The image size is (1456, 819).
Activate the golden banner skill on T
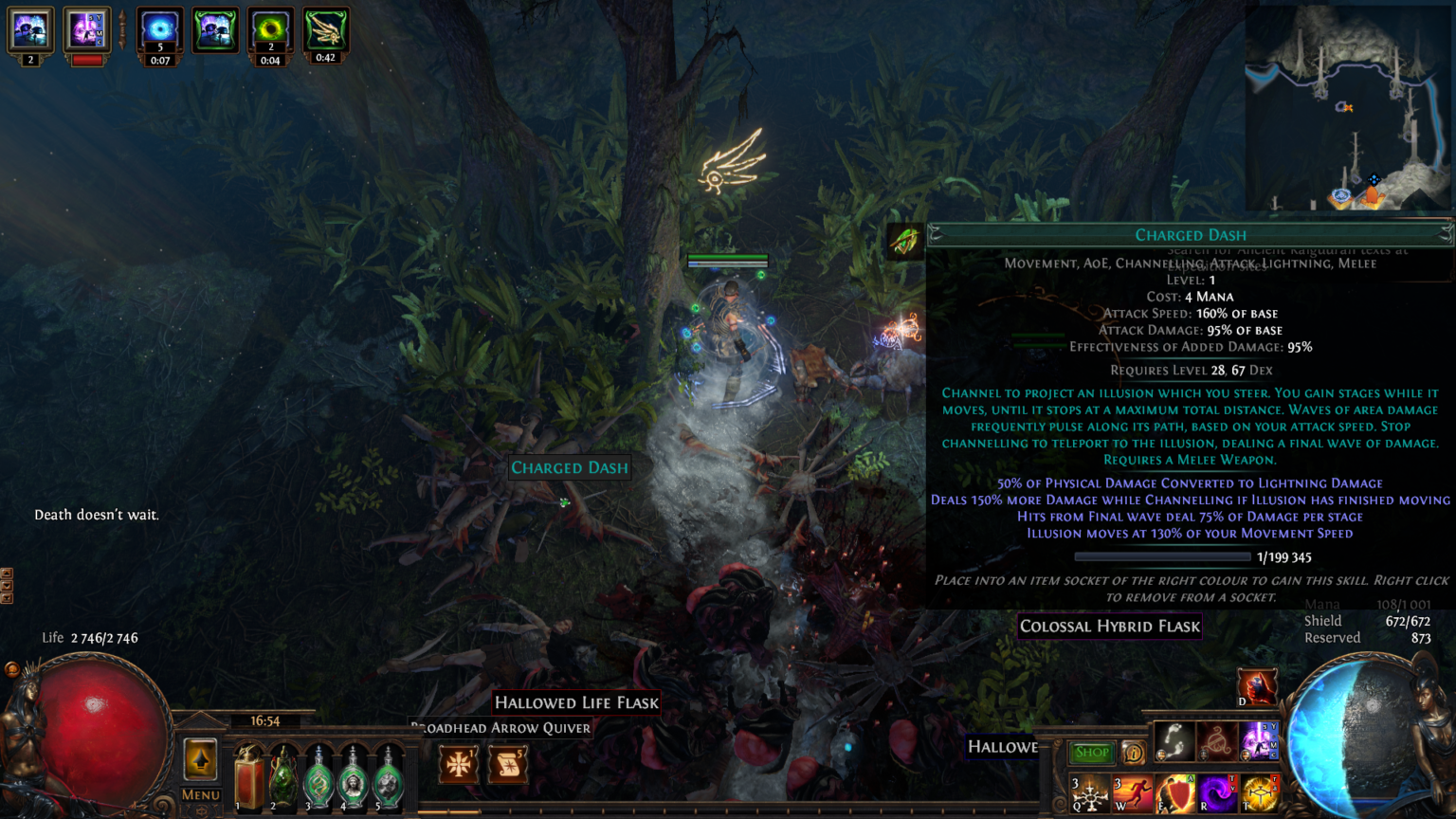[1259, 792]
